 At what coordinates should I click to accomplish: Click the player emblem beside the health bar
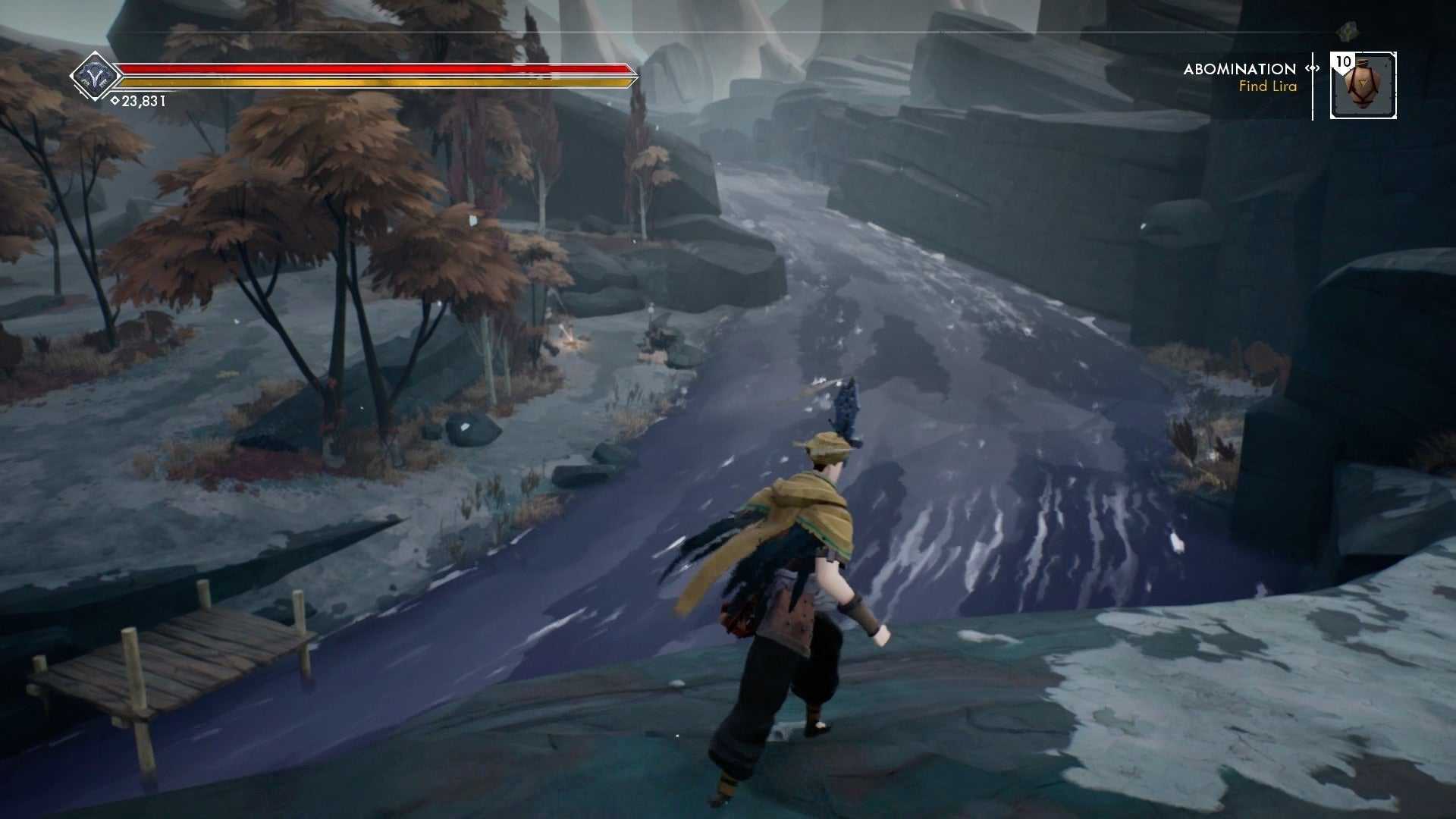click(x=96, y=76)
